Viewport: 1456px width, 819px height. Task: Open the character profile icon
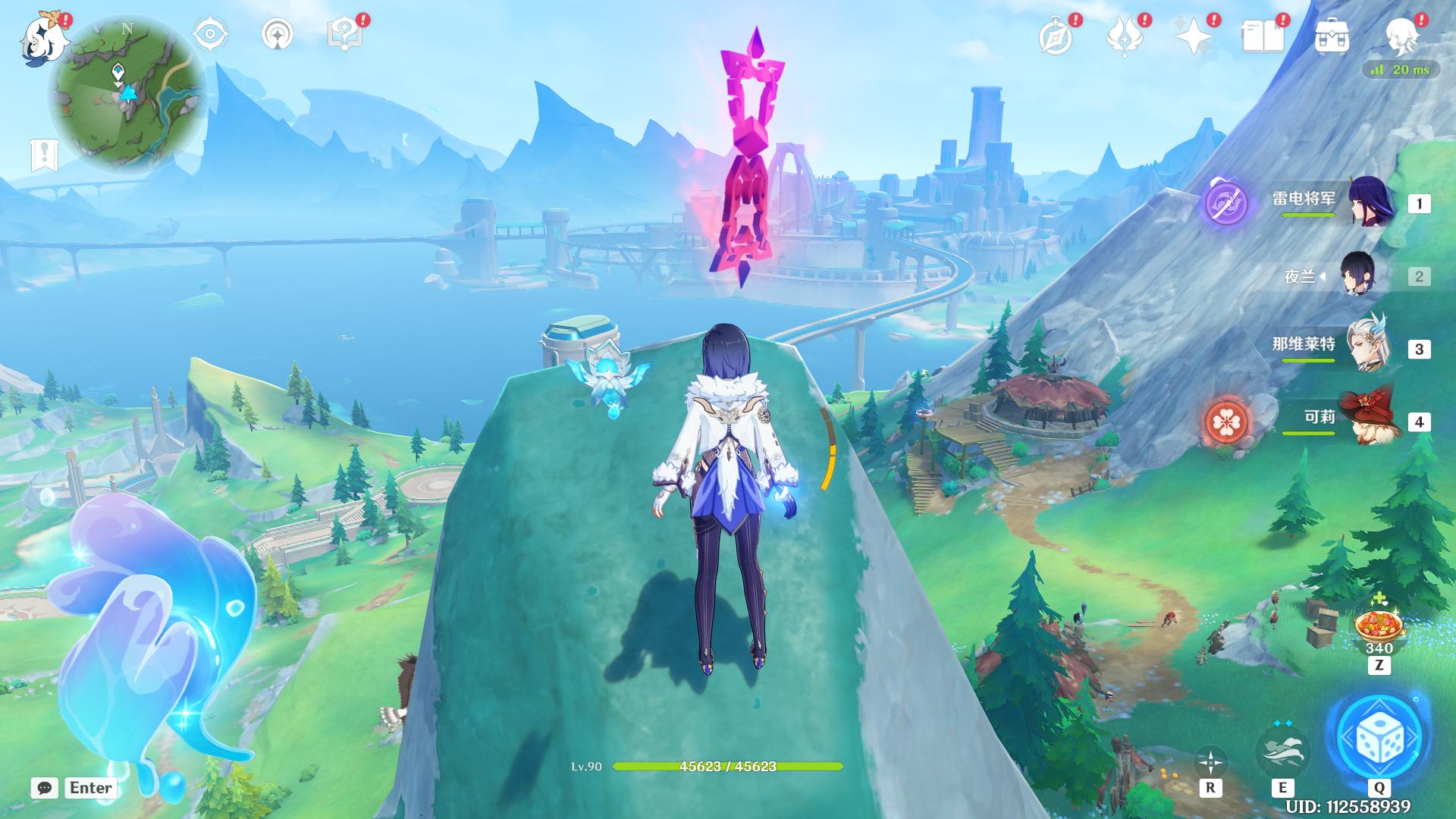point(1401,36)
